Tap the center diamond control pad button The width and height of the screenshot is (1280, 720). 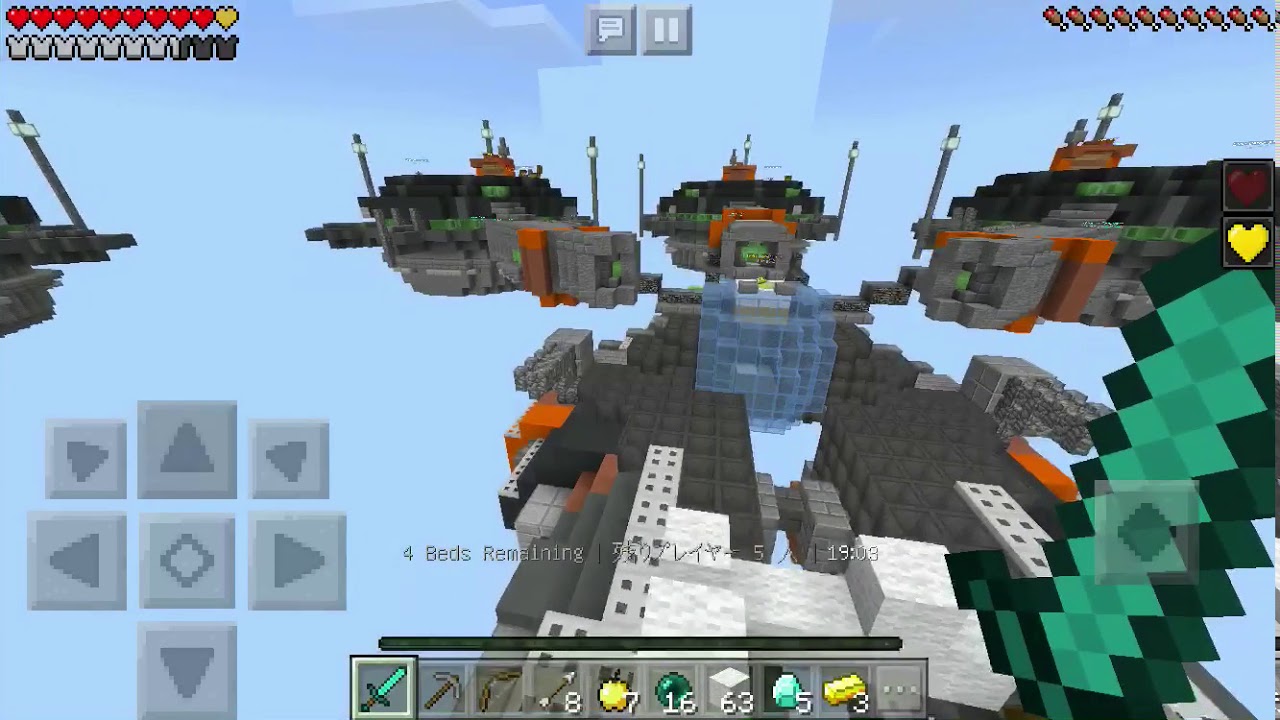pos(187,560)
